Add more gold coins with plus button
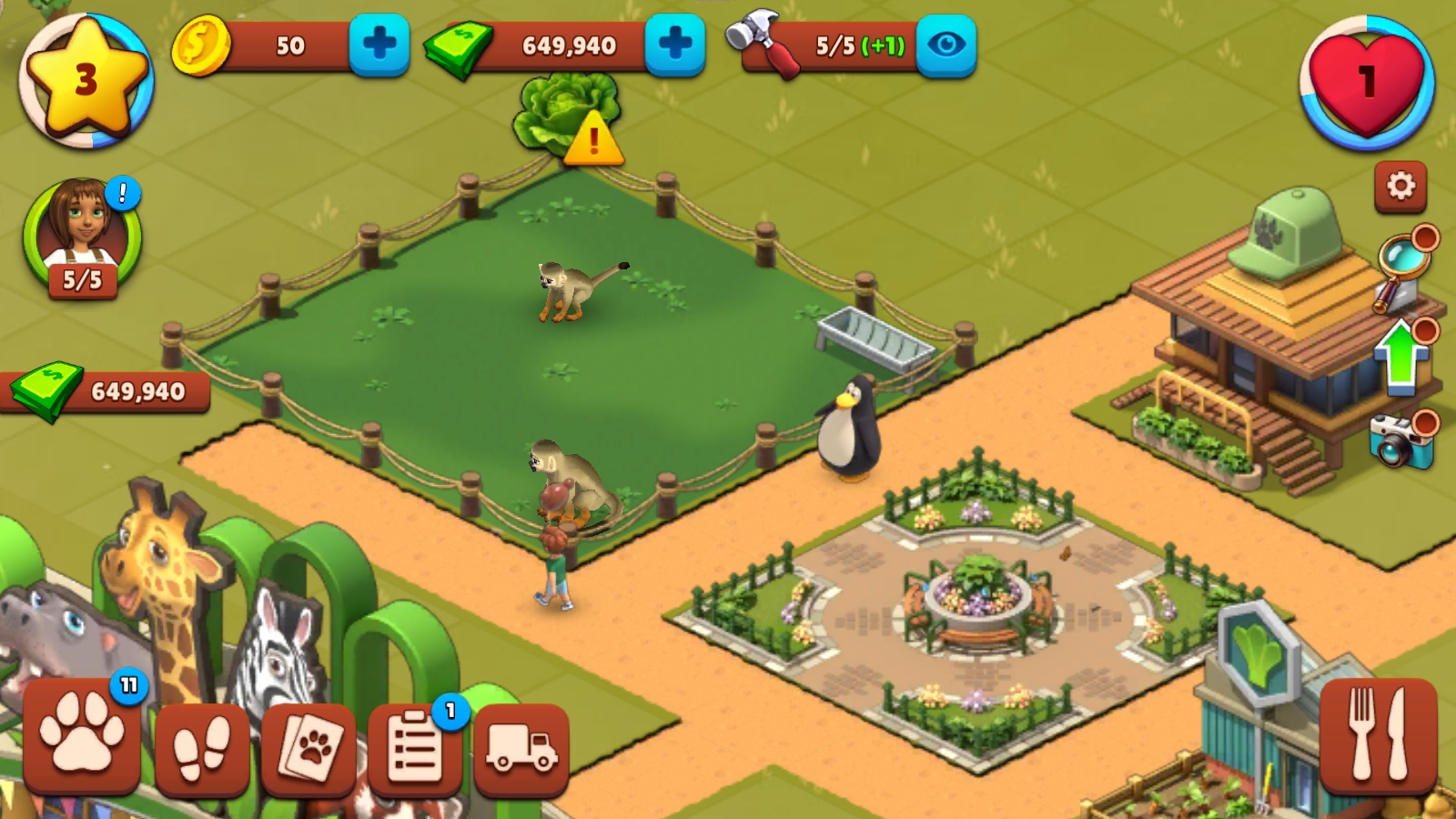Screen dimensions: 1456x819 coord(379,44)
